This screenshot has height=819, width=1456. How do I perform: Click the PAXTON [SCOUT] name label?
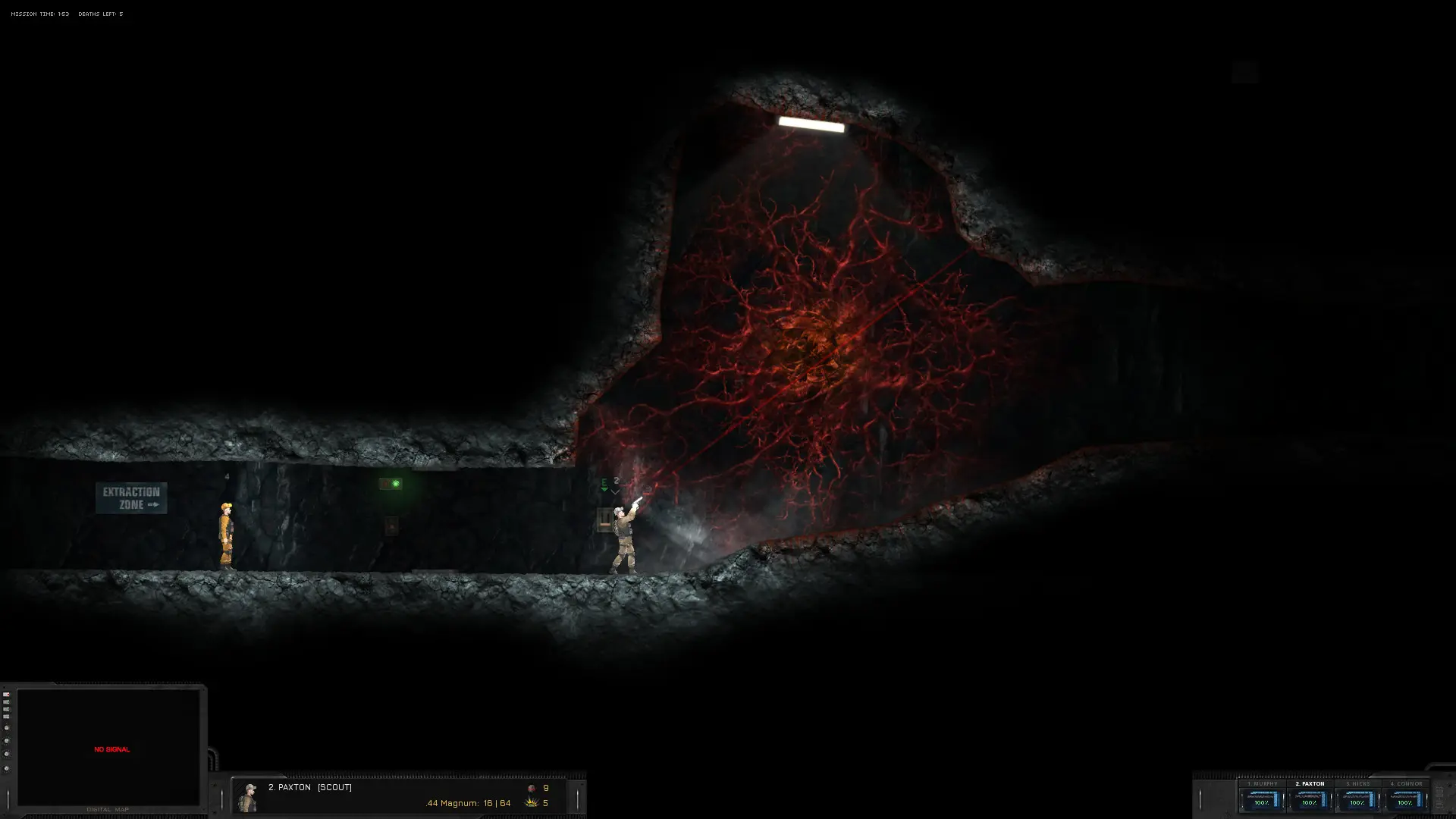(x=309, y=787)
